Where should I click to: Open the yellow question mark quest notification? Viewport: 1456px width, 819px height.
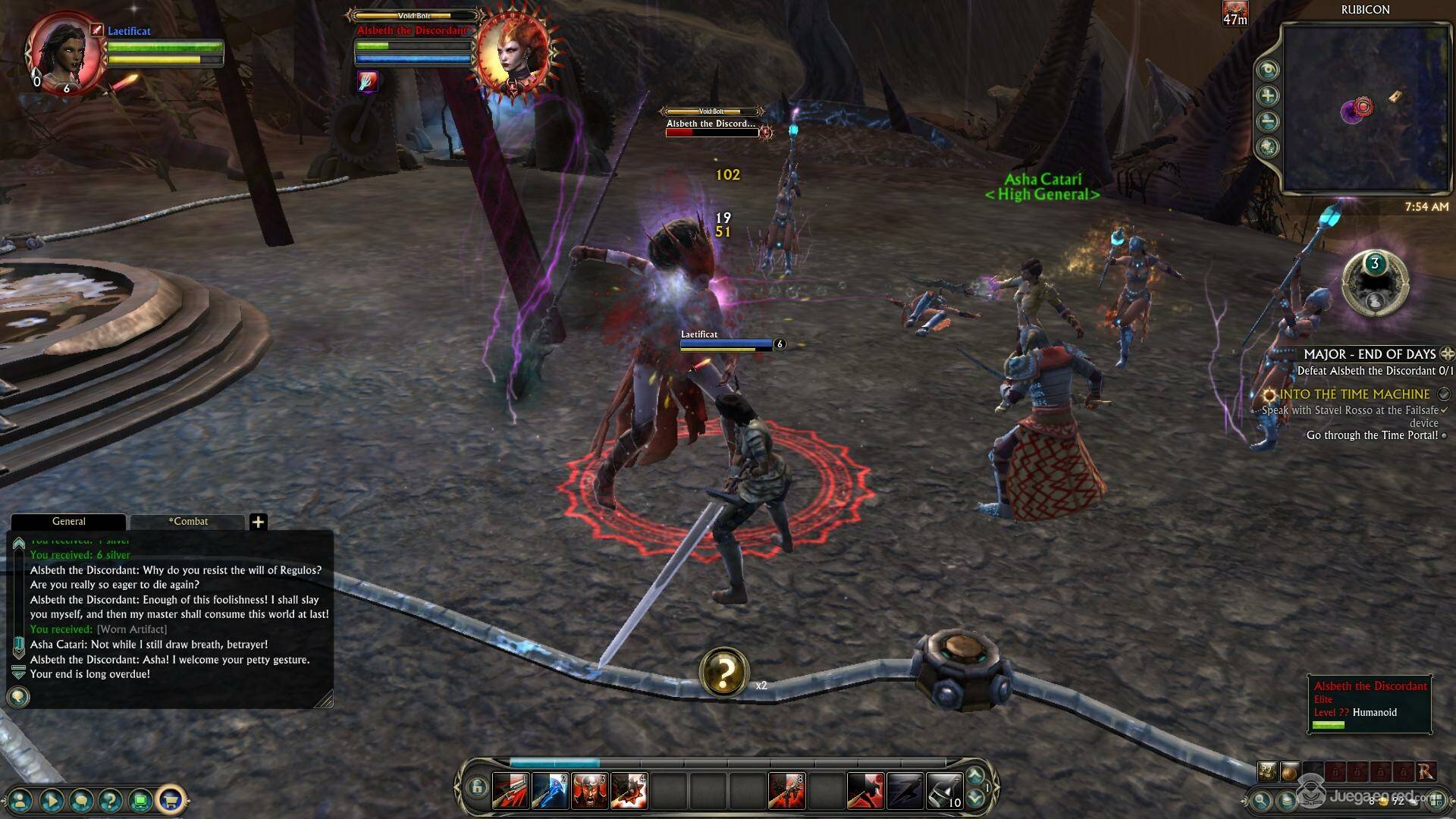point(724,672)
